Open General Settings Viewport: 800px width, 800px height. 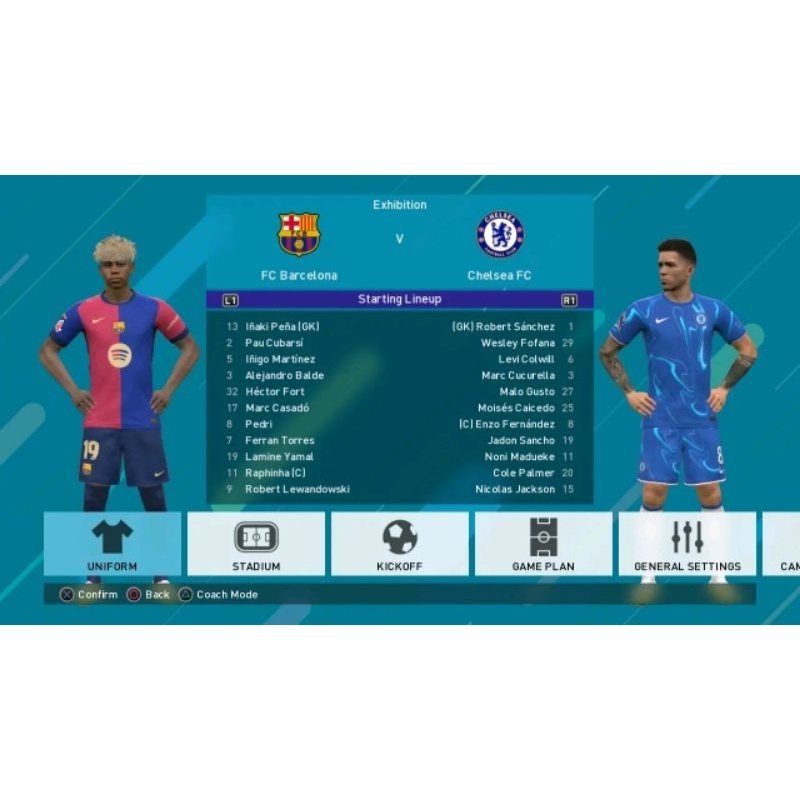pyautogui.click(x=687, y=544)
